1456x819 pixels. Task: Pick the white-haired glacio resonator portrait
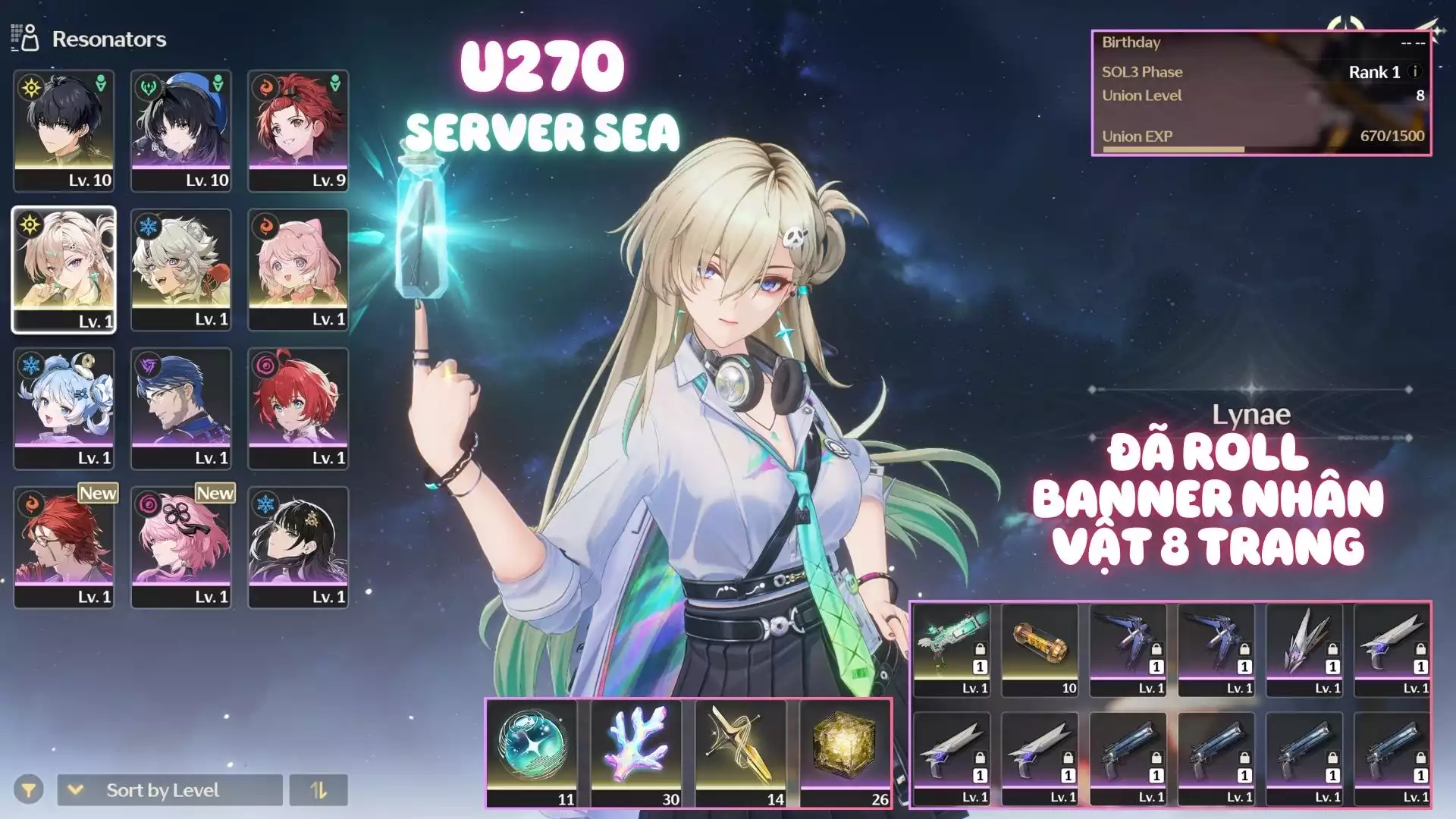(x=180, y=269)
